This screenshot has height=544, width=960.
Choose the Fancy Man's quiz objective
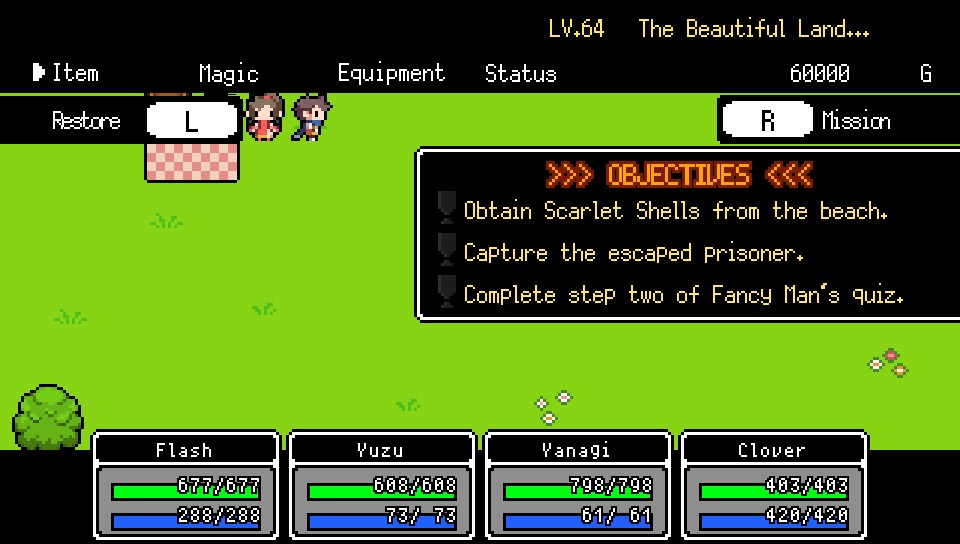[683, 295]
